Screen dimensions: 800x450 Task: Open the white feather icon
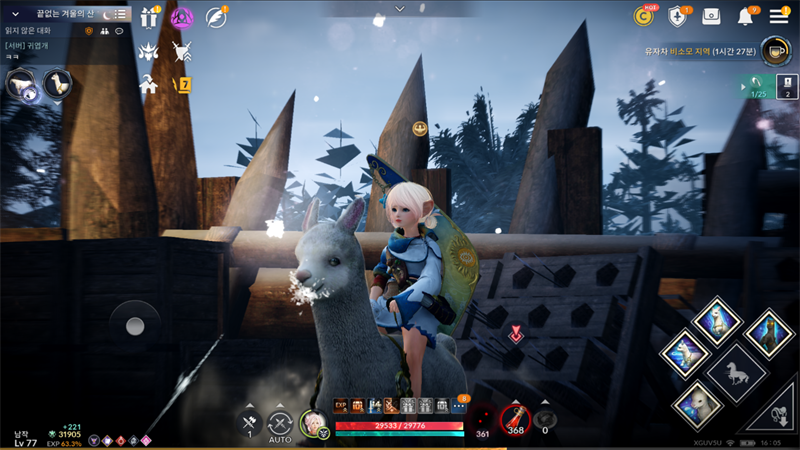[x=215, y=17]
